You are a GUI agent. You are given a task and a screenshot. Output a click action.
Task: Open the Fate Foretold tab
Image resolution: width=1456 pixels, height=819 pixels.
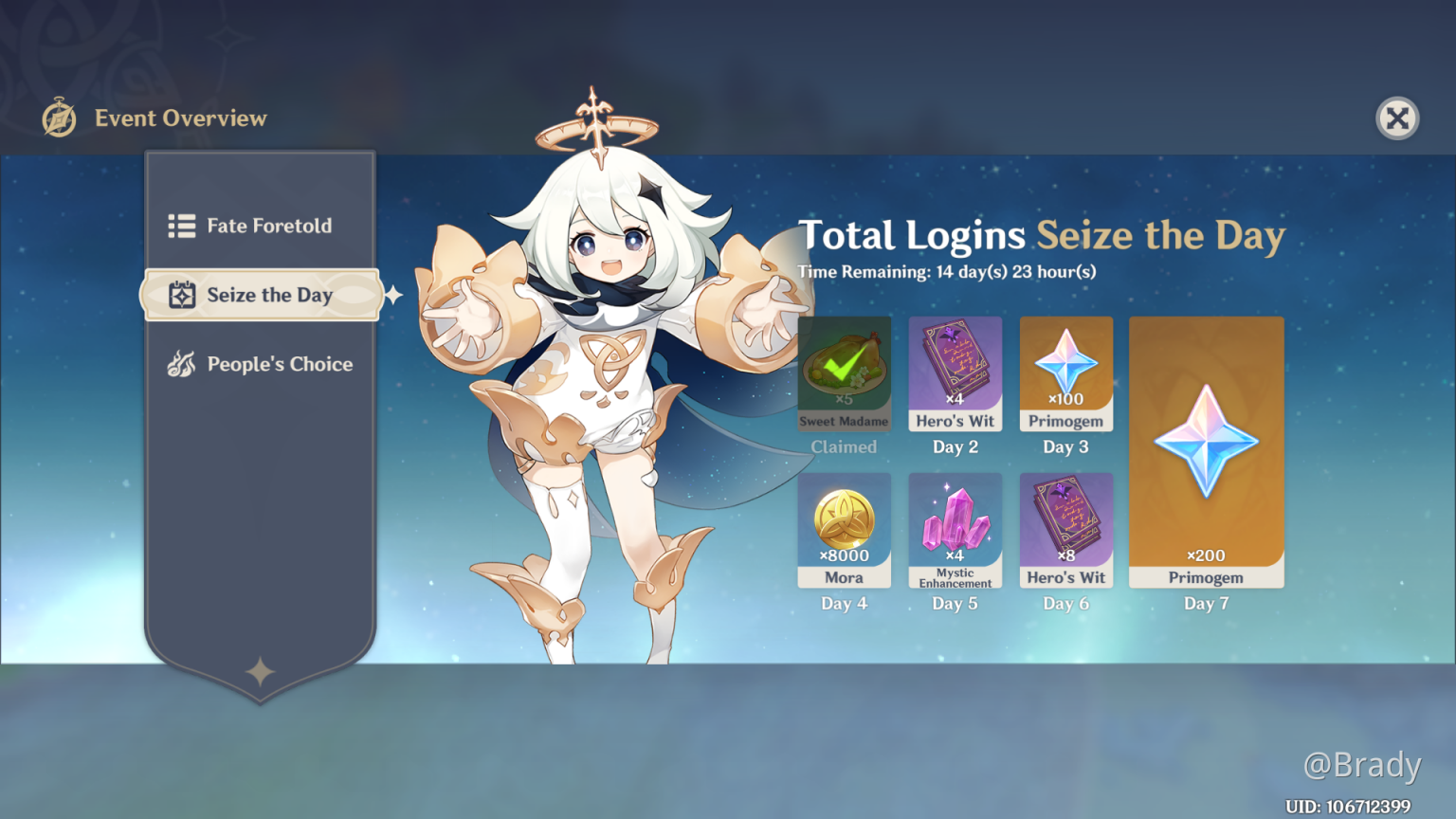click(269, 226)
